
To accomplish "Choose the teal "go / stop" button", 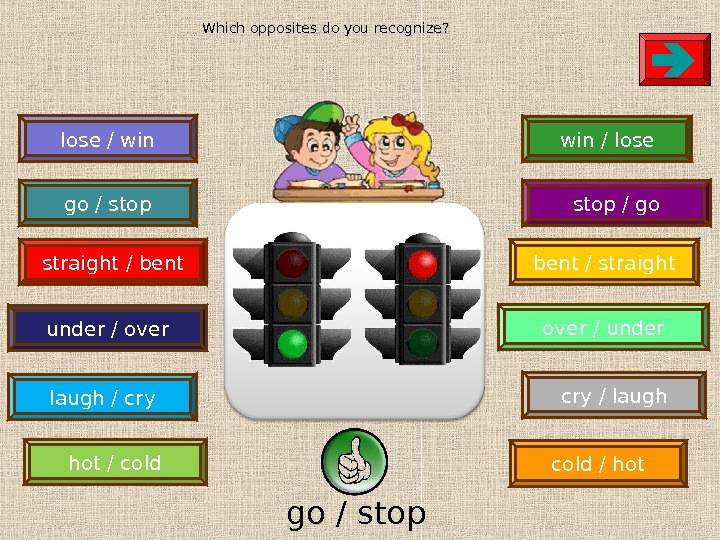I will pyautogui.click(x=108, y=204).
